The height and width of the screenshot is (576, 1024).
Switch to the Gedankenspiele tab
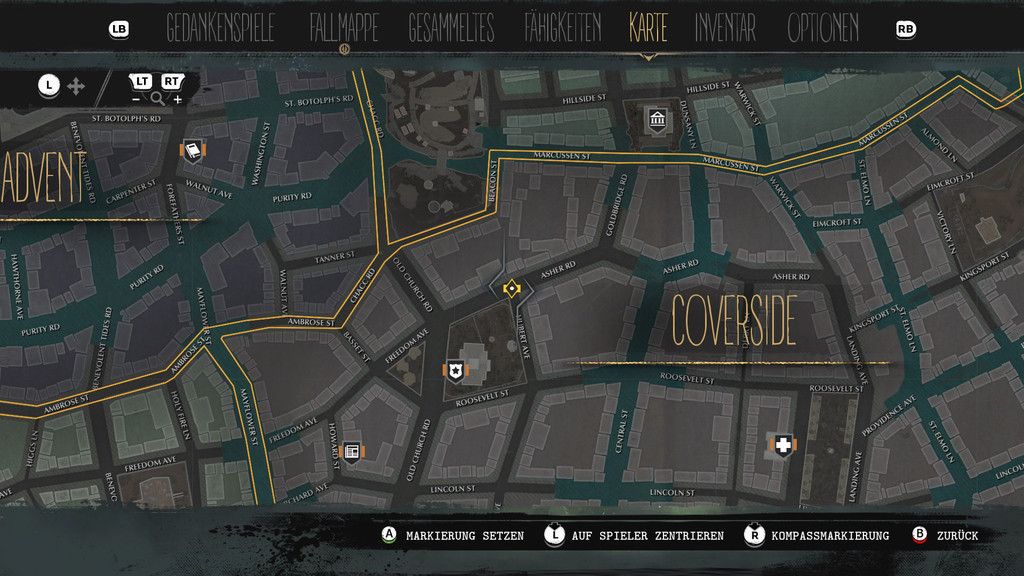tap(220, 29)
